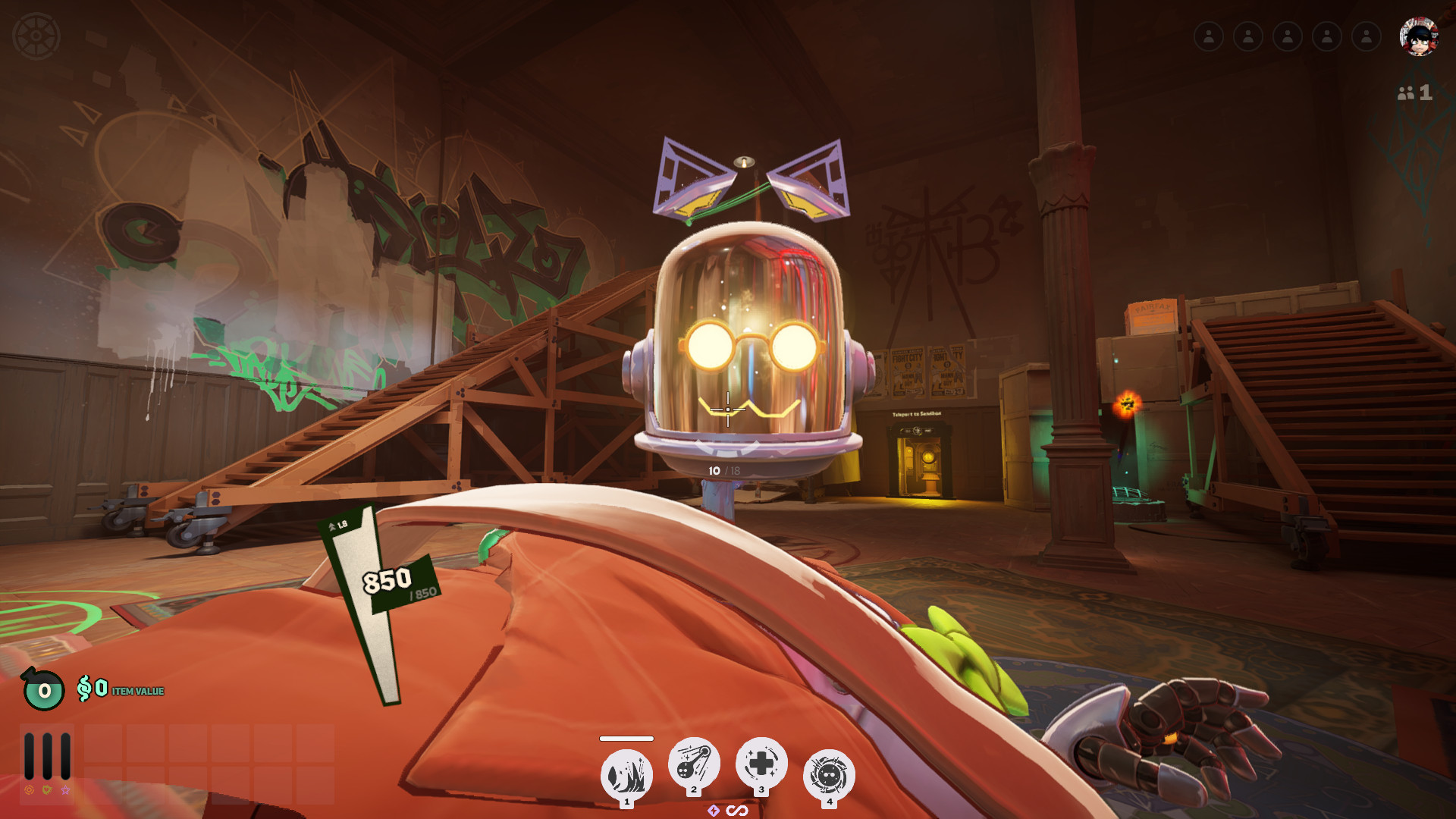Activate the ground spikes ability in slot 1
Screen dimensions: 1456x819
(626, 775)
